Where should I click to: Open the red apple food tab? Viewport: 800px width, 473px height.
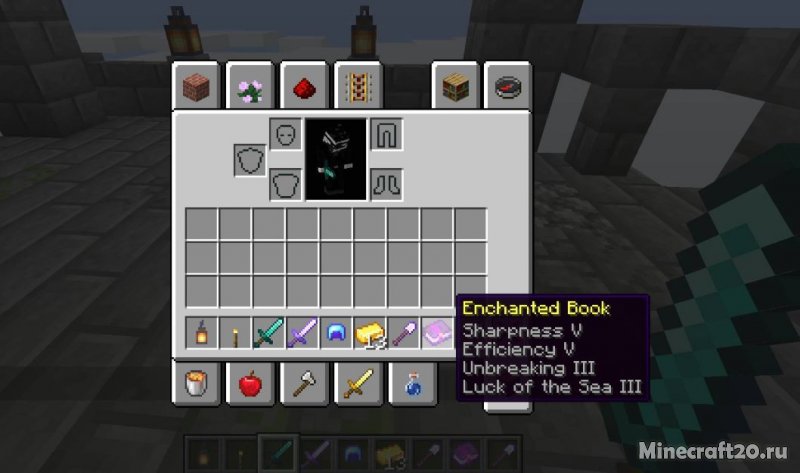(x=249, y=382)
